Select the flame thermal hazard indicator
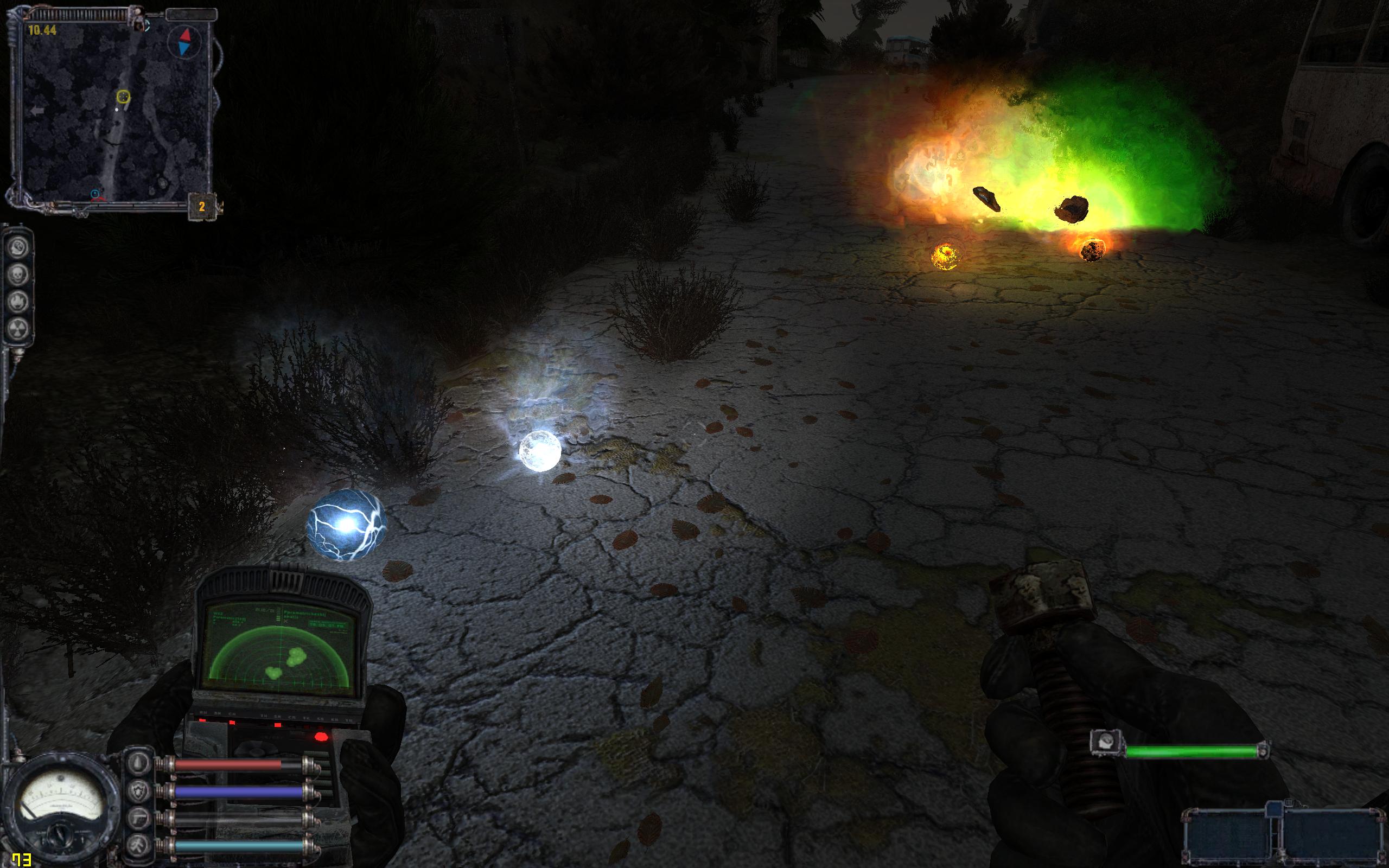The width and height of the screenshot is (1389, 868). pos(18,302)
